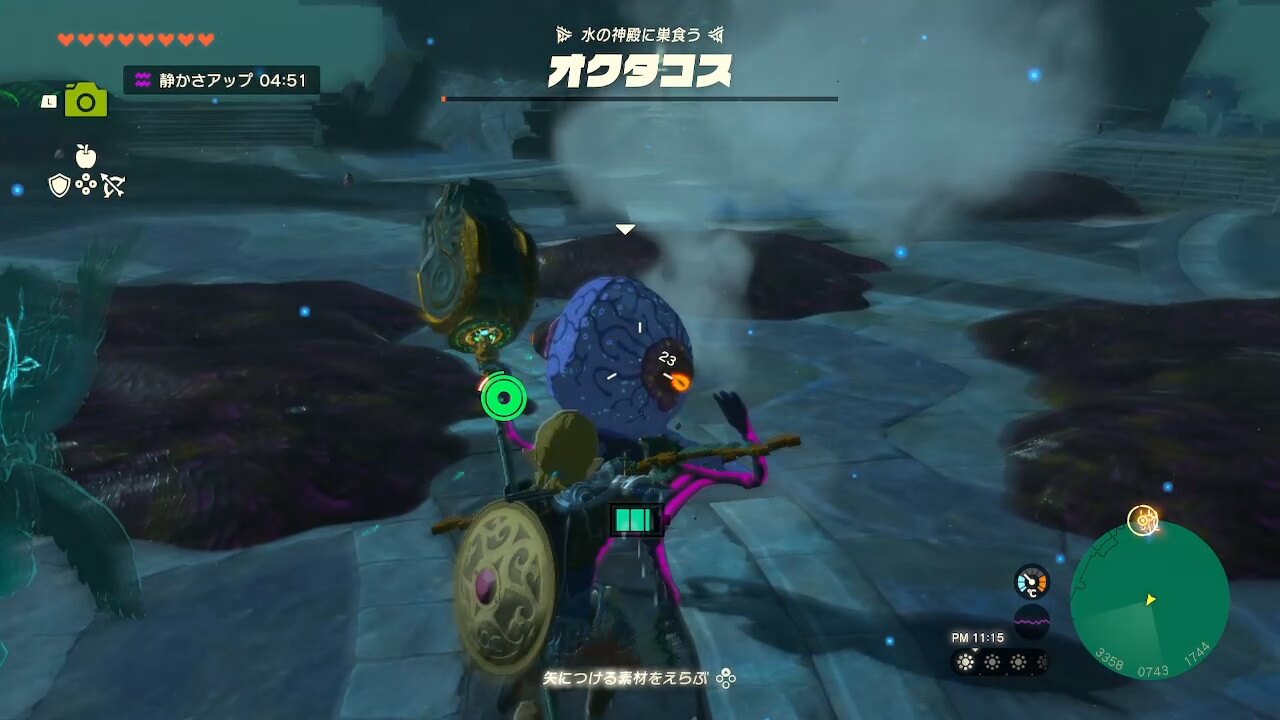
Task: Select the glowing quest marker on the minimap
Action: (1142, 520)
